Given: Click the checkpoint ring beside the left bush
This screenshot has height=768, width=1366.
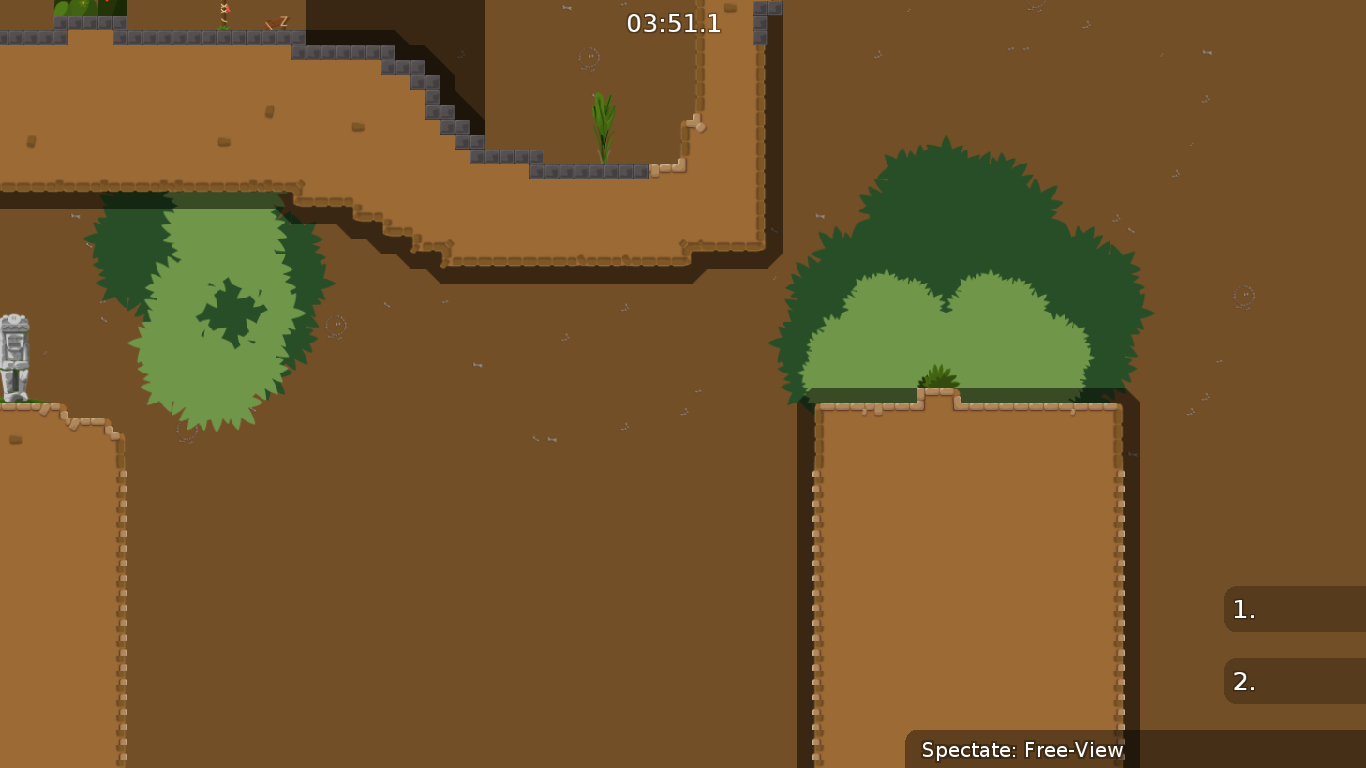Looking at the screenshot, I should pos(336,325).
